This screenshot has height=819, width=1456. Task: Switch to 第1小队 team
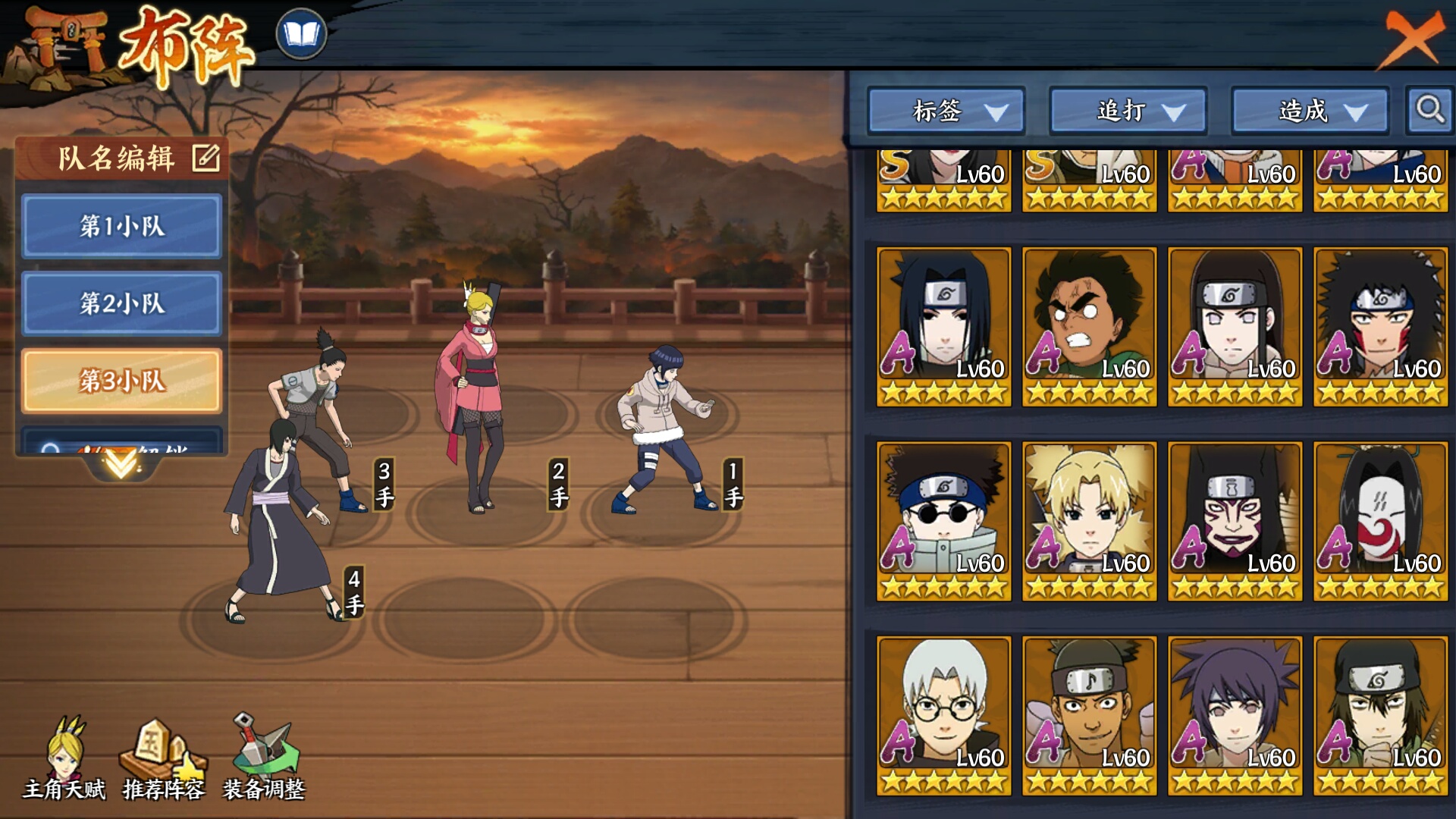[121, 226]
